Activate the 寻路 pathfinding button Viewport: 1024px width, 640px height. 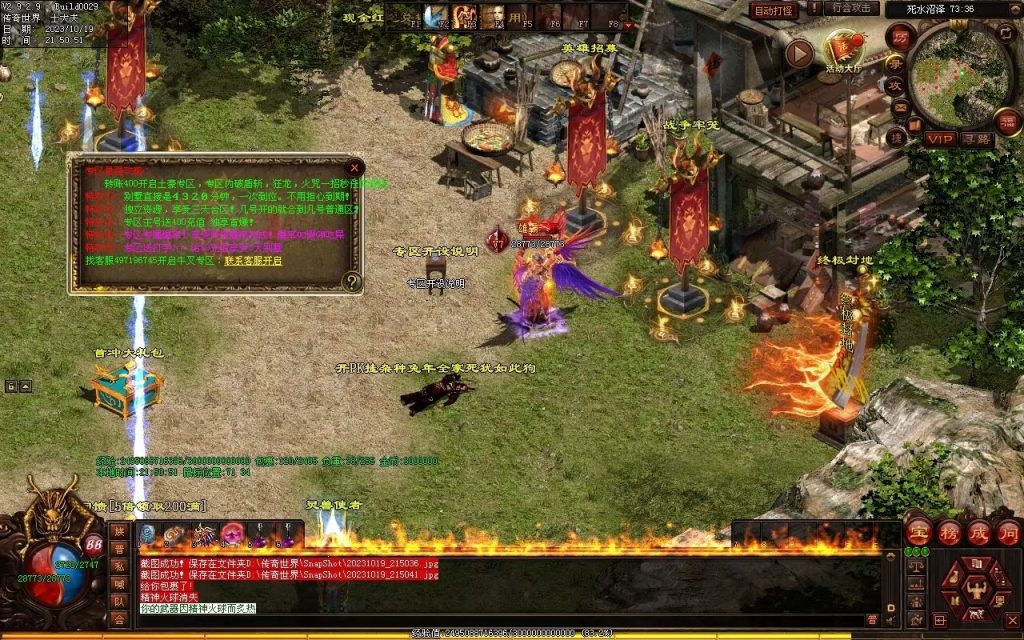(977, 139)
